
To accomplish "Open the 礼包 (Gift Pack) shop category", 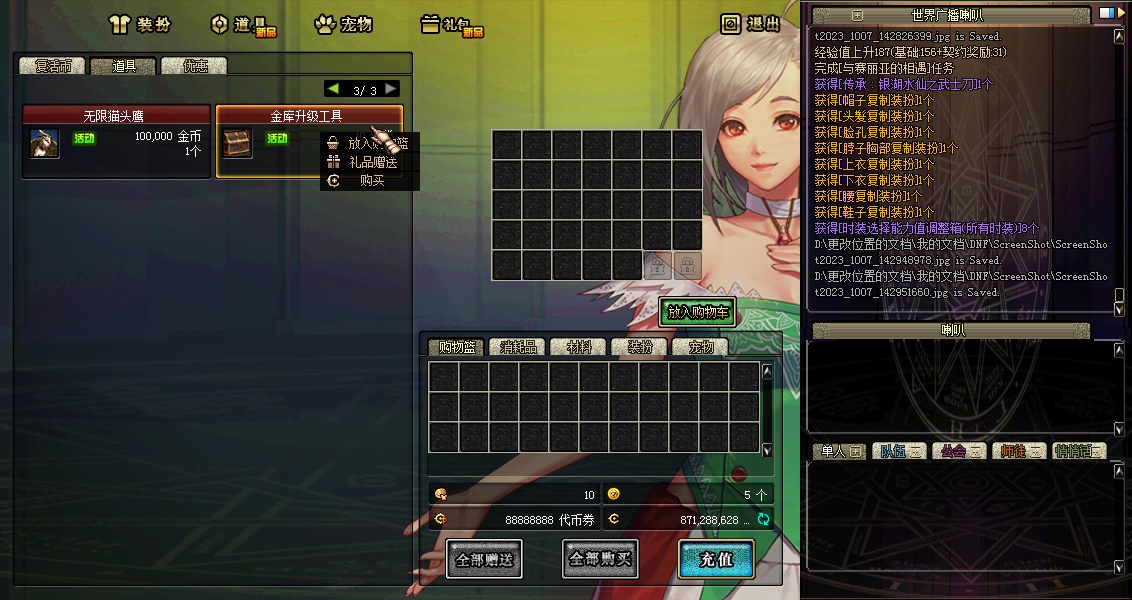I will coord(450,24).
